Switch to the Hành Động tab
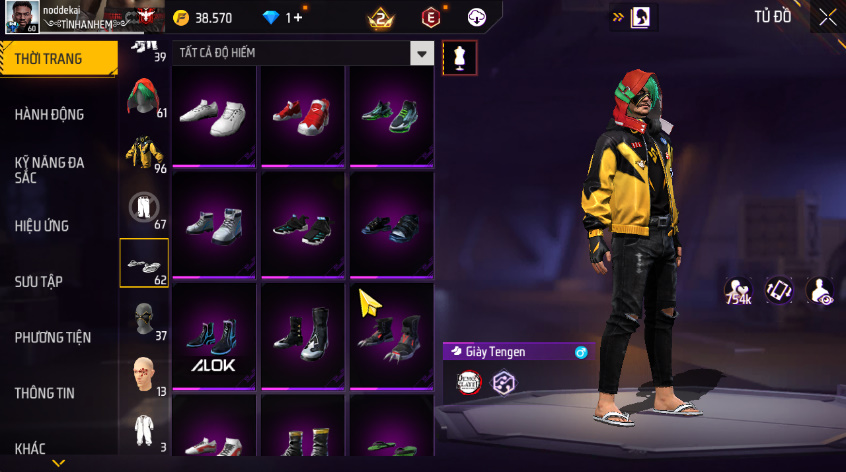Viewport: 846px width, 472px height. point(49,114)
